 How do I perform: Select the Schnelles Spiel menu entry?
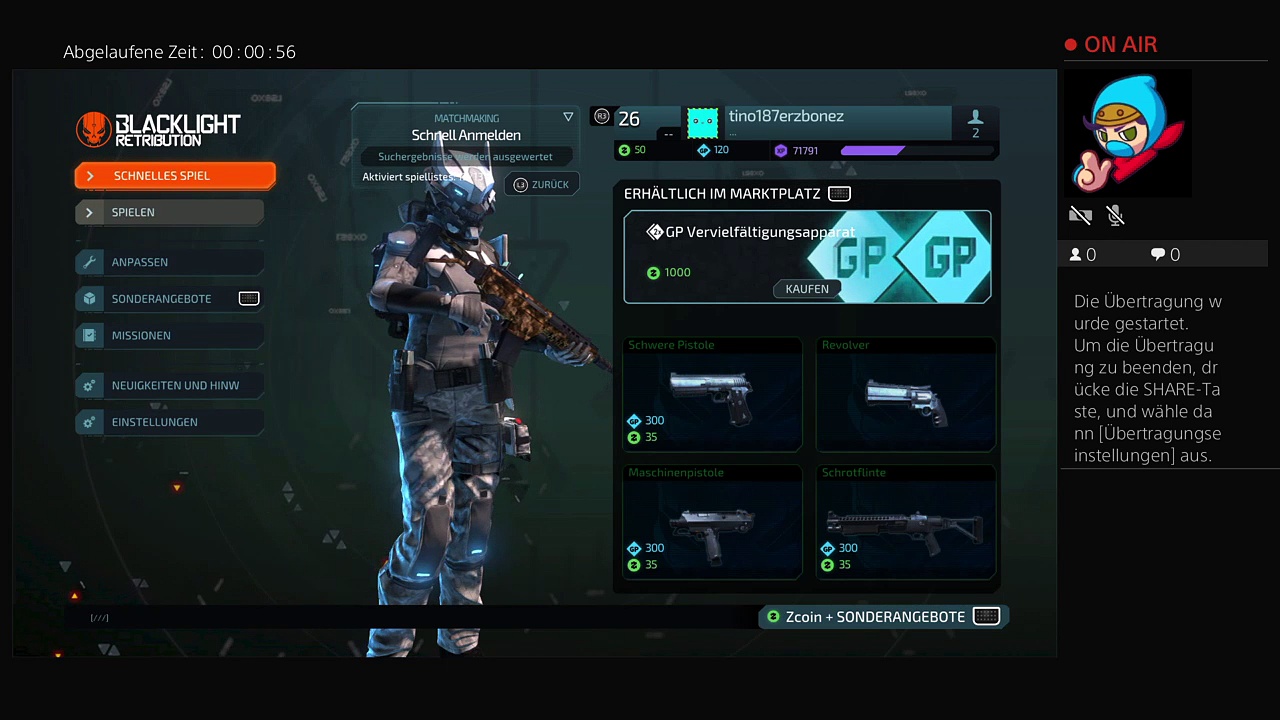175,176
